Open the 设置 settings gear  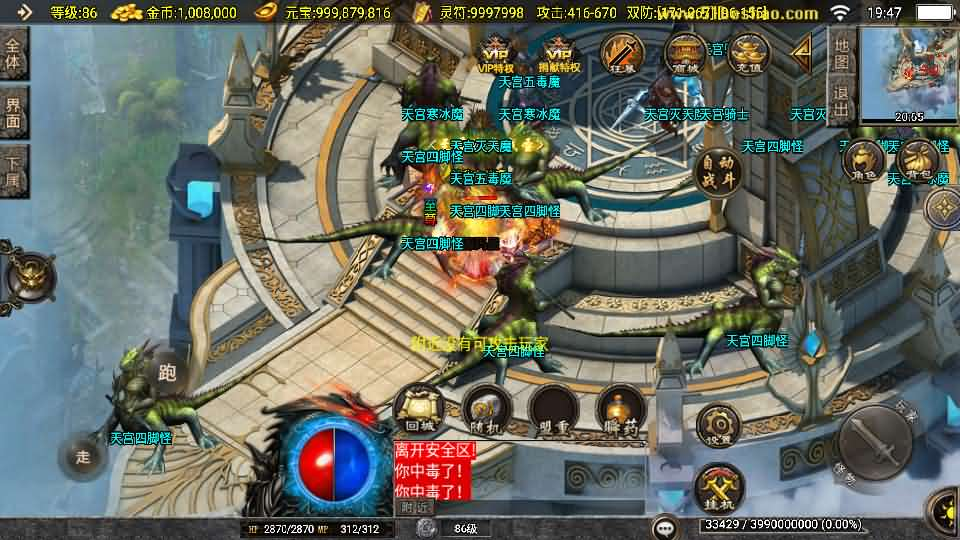point(720,426)
